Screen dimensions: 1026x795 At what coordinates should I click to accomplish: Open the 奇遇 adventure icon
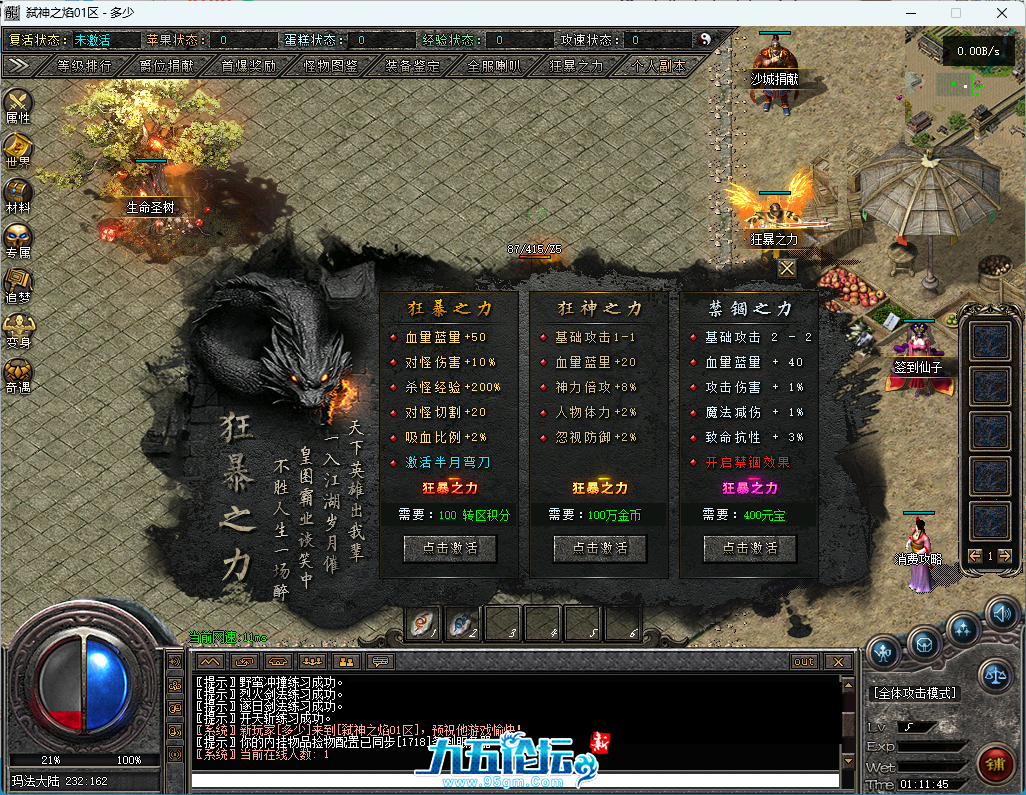(18, 373)
